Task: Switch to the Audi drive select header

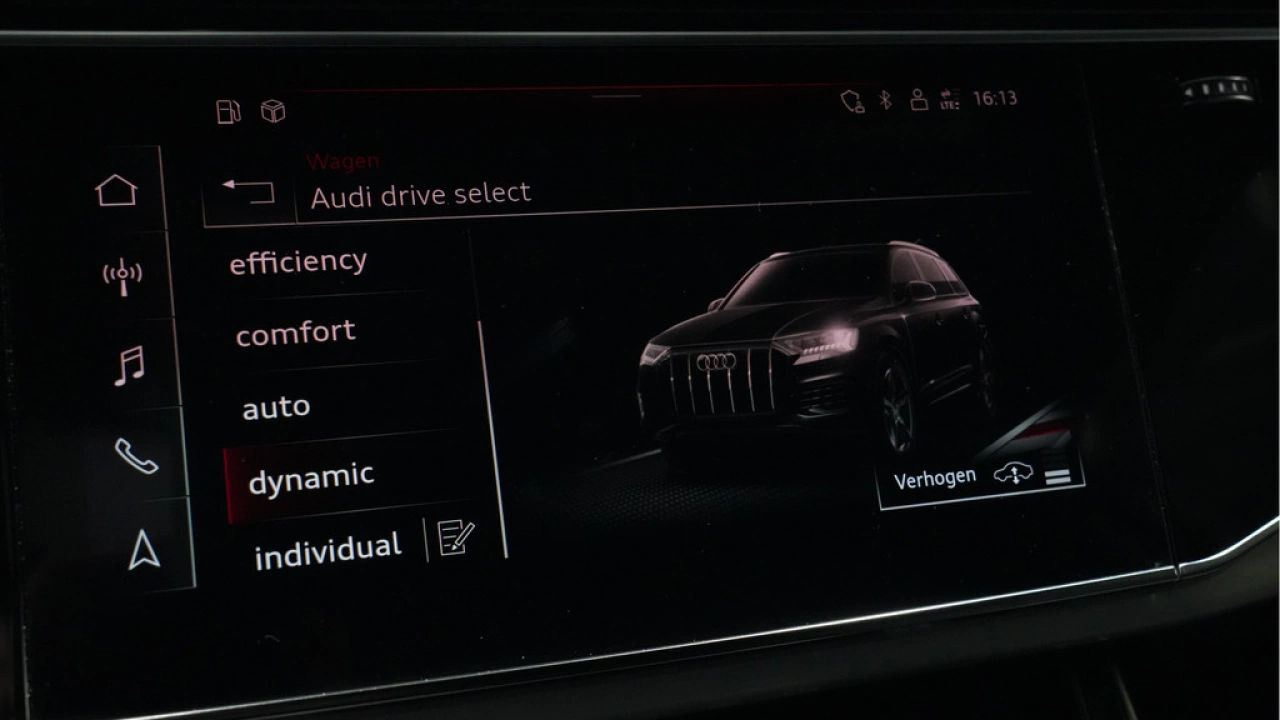Action: click(x=421, y=193)
